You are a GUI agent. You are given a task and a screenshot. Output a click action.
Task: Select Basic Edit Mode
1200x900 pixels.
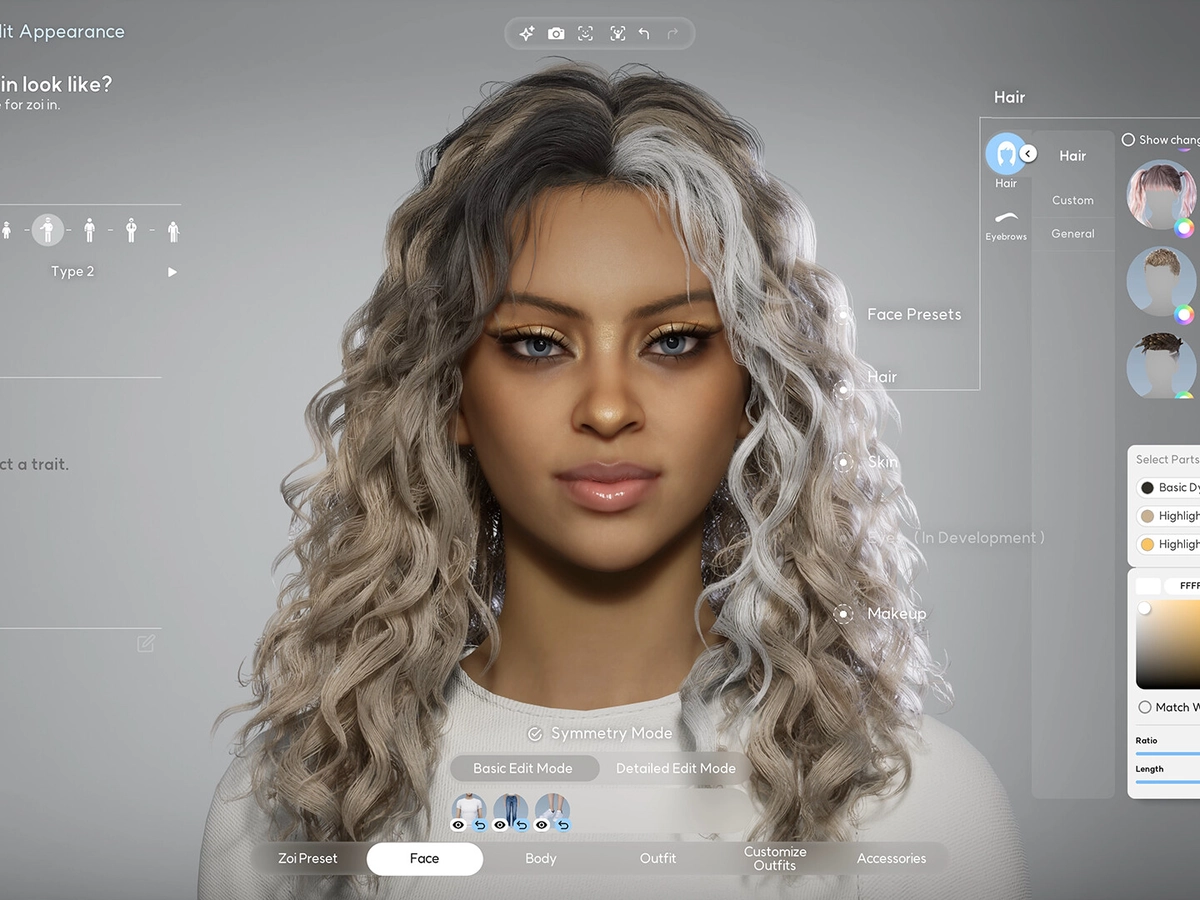[x=523, y=768]
